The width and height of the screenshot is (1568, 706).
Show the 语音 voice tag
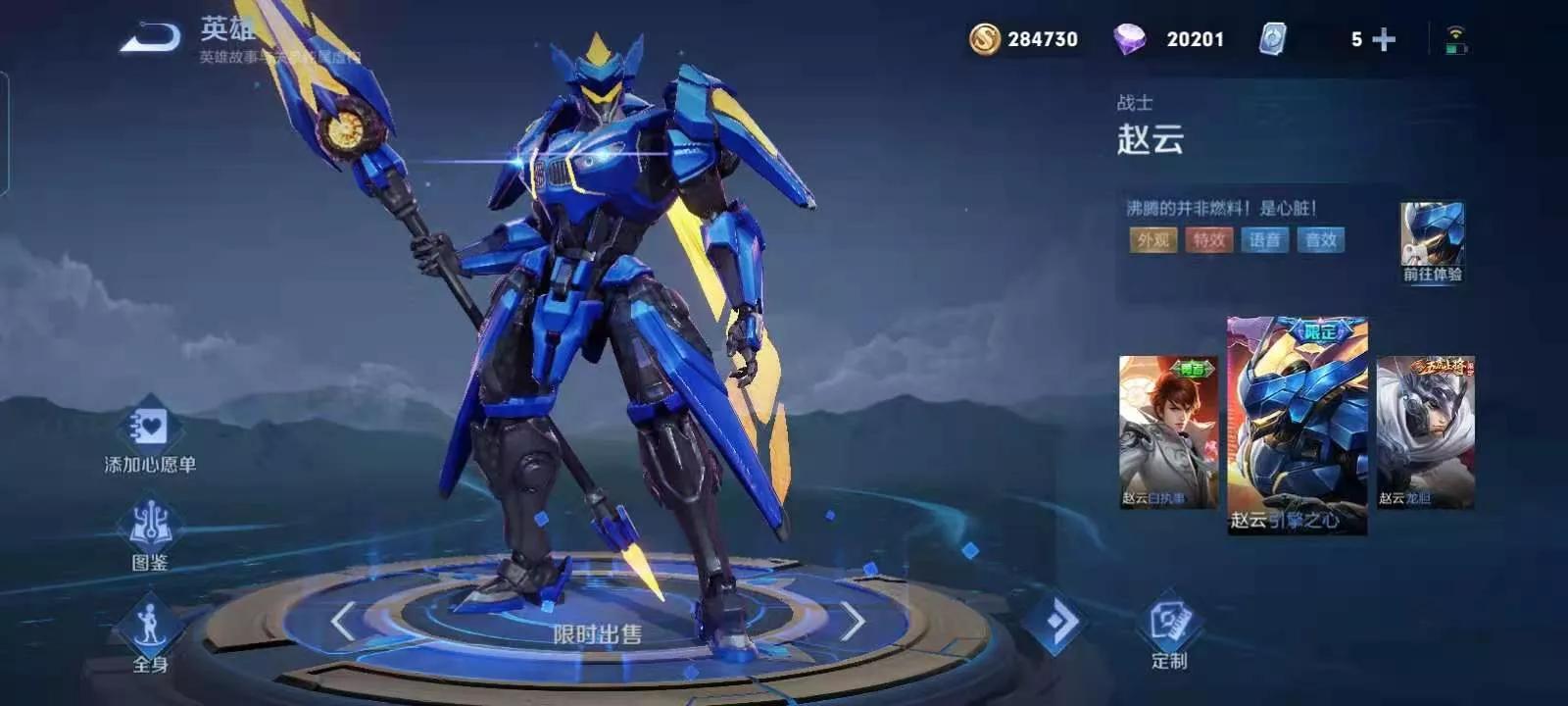(1264, 240)
